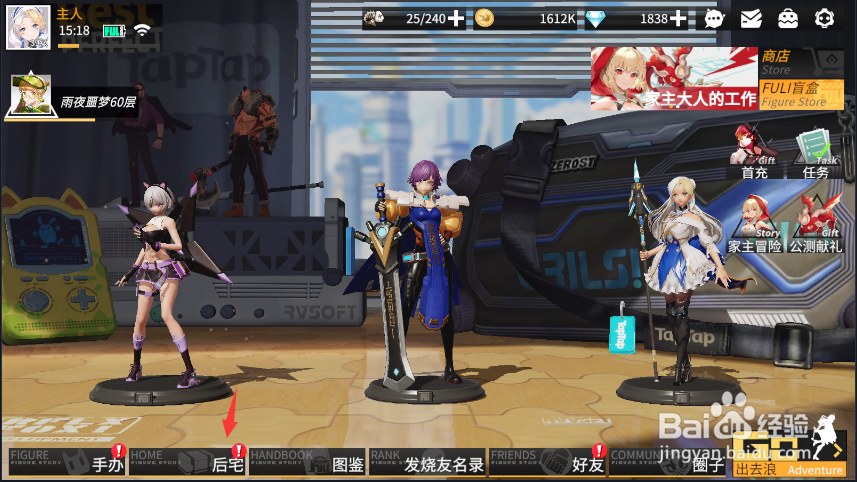
Task: Open the settings gear icon
Action: (x=824, y=18)
